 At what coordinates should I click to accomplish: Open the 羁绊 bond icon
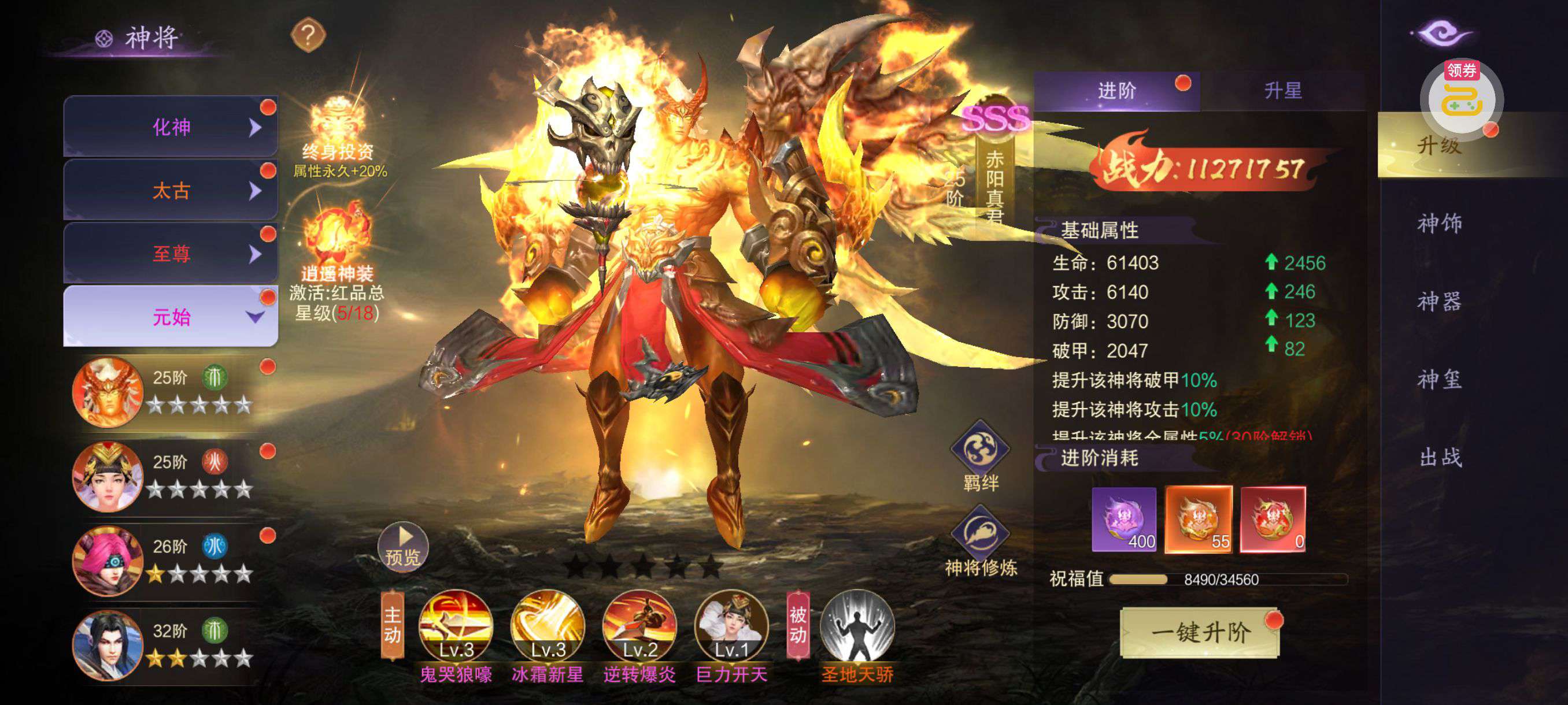pos(980,450)
